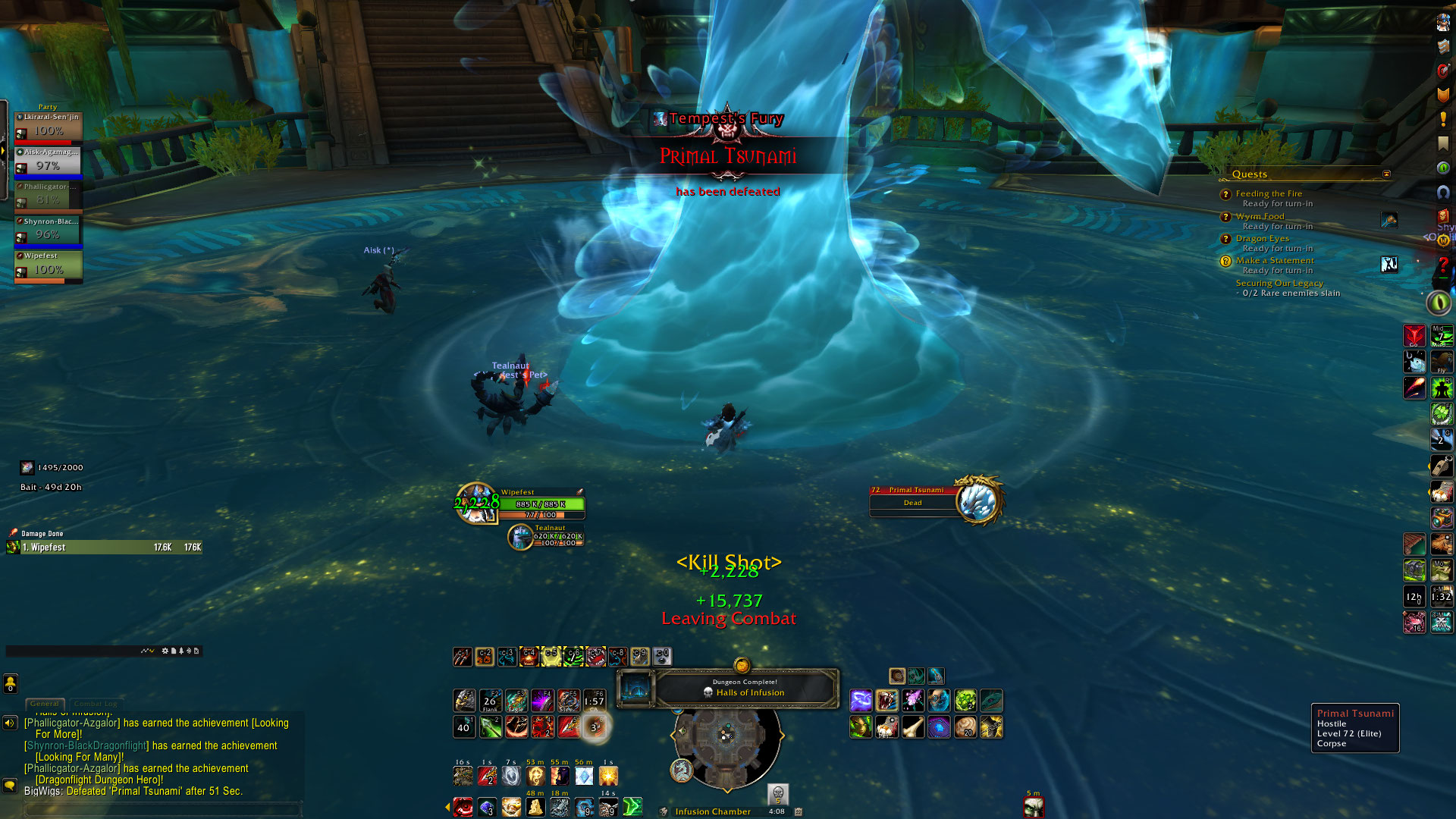Target party member Shynron in party frames

point(49,233)
